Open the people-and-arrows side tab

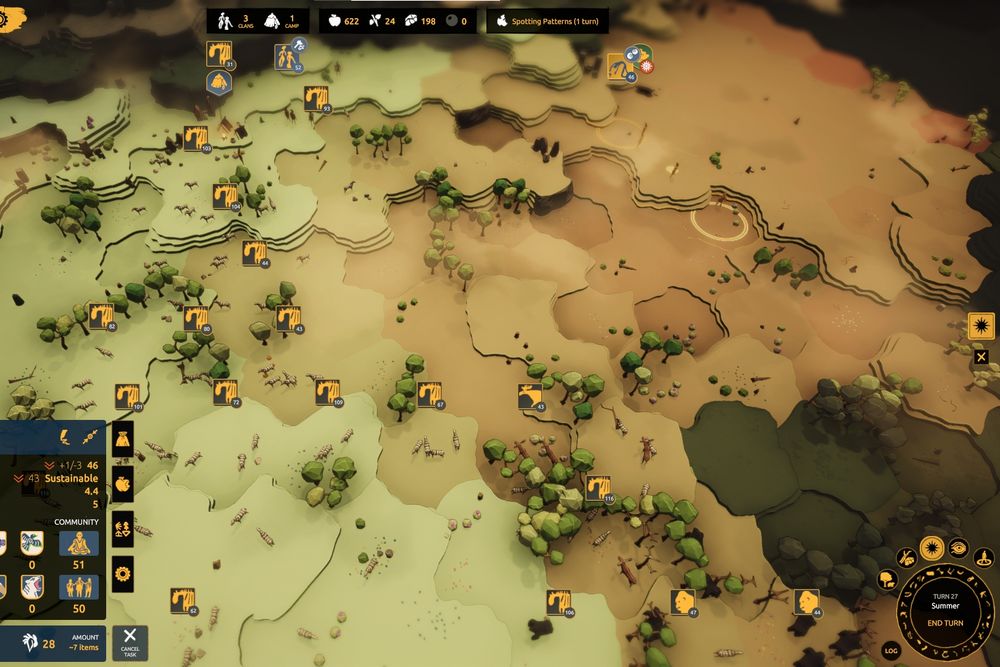pyautogui.click(x=123, y=529)
